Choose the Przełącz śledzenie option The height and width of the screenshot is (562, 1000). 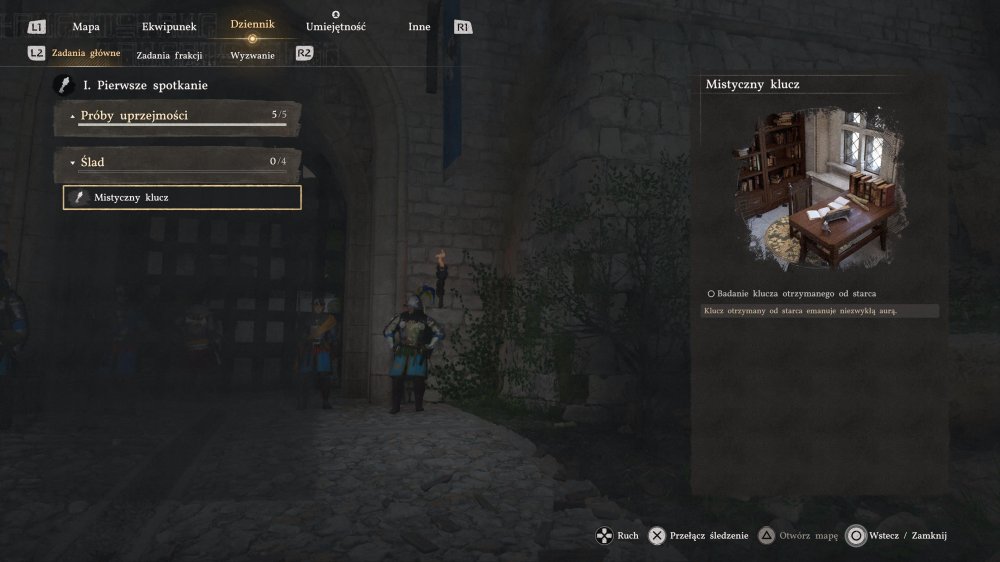pos(699,536)
